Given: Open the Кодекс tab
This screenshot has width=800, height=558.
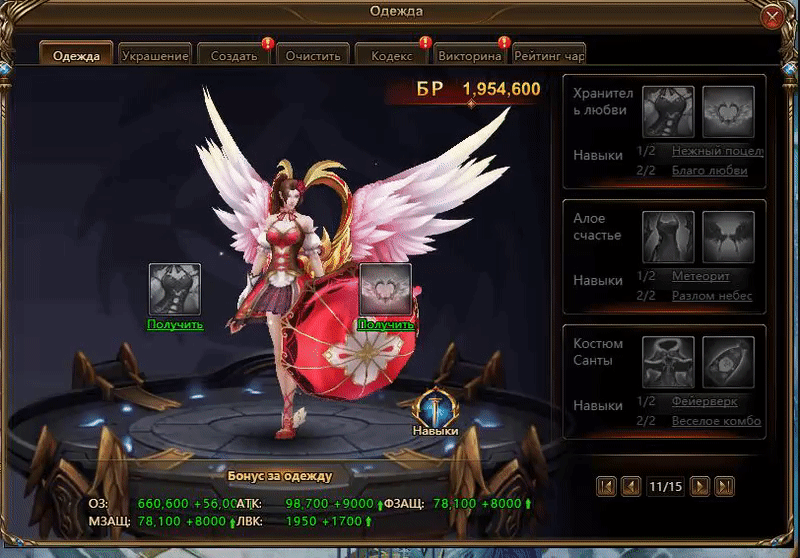Looking at the screenshot, I should pos(392,56).
